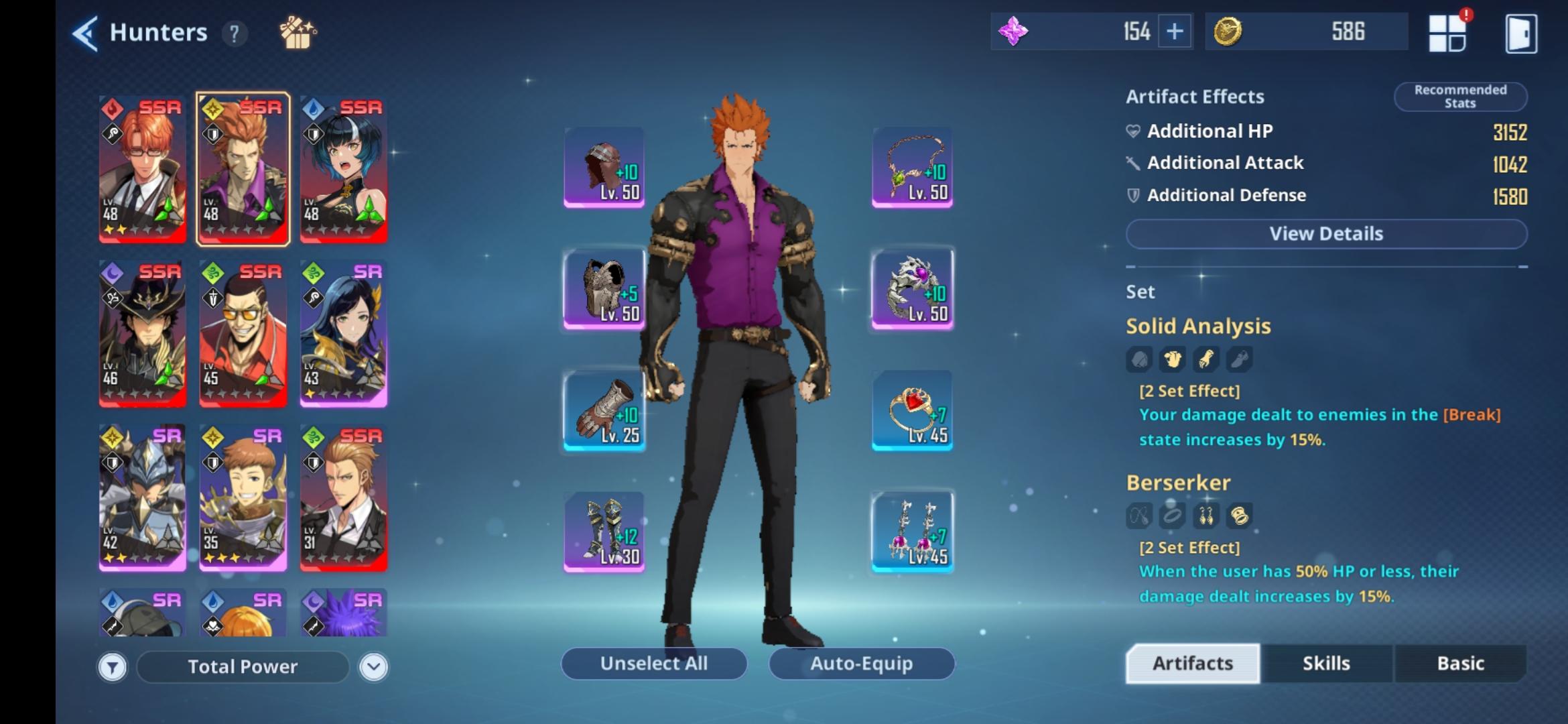Open the gloves artifact at Lv. 25
Image resolution: width=1568 pixels, height=724 pixels.
pyautogui.click(x=602, y=410)
